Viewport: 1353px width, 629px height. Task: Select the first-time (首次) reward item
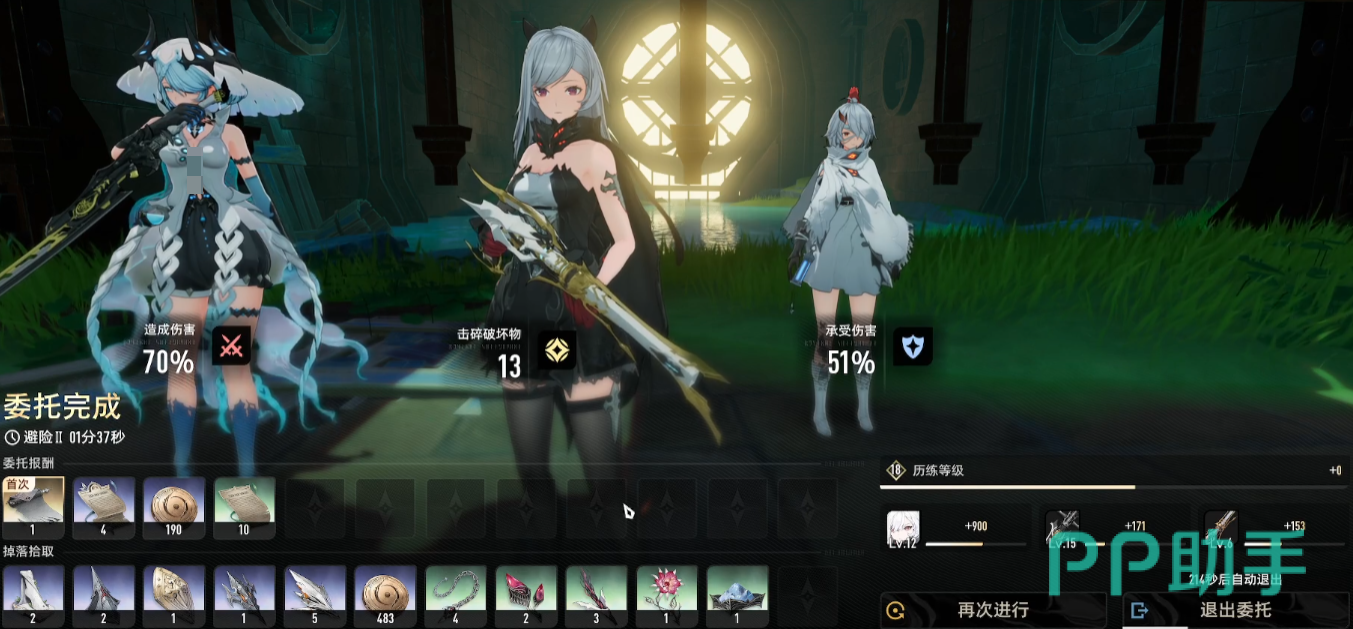pos(33,500)
